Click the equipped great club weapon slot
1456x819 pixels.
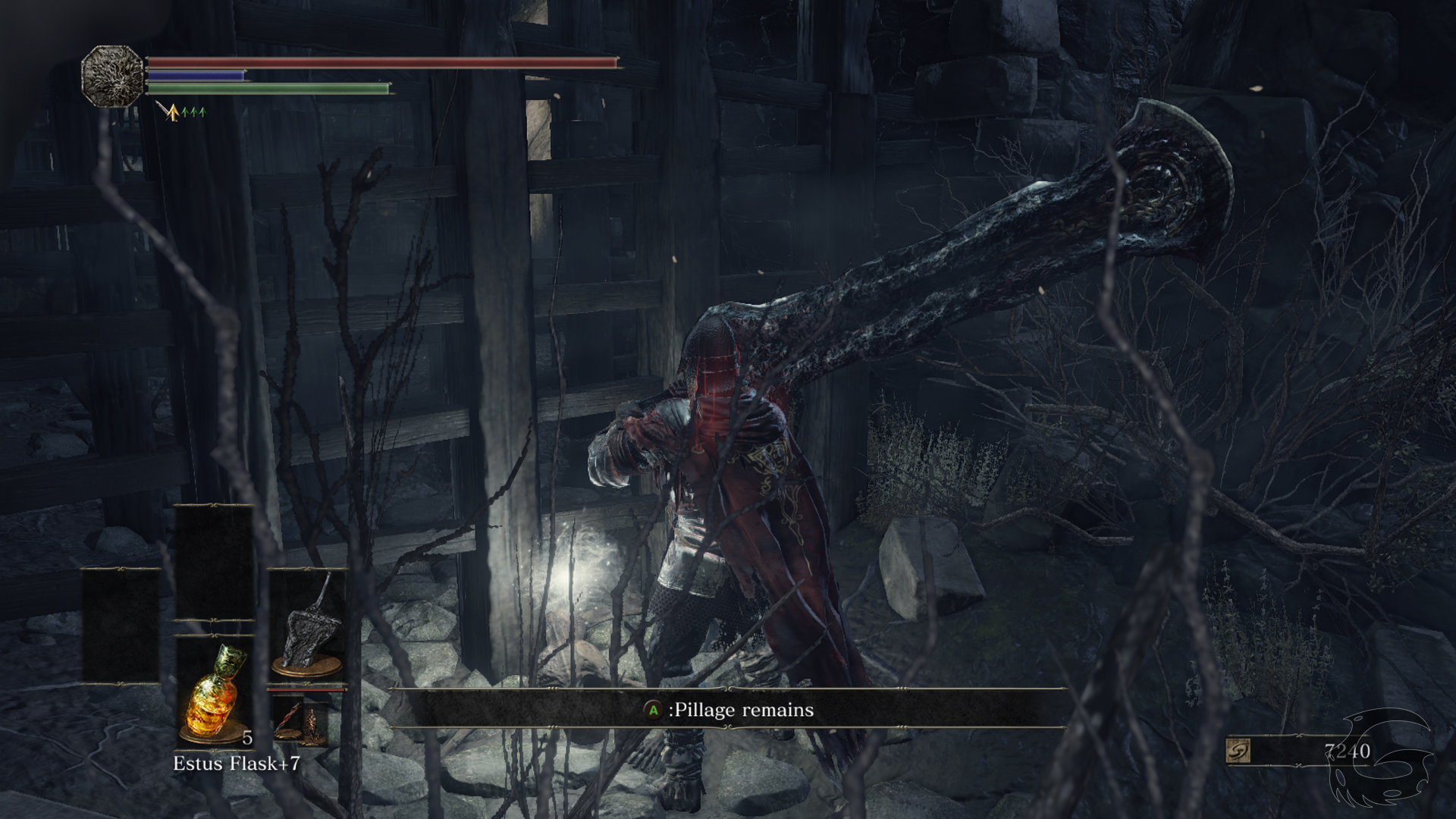[x=308, y=626]
